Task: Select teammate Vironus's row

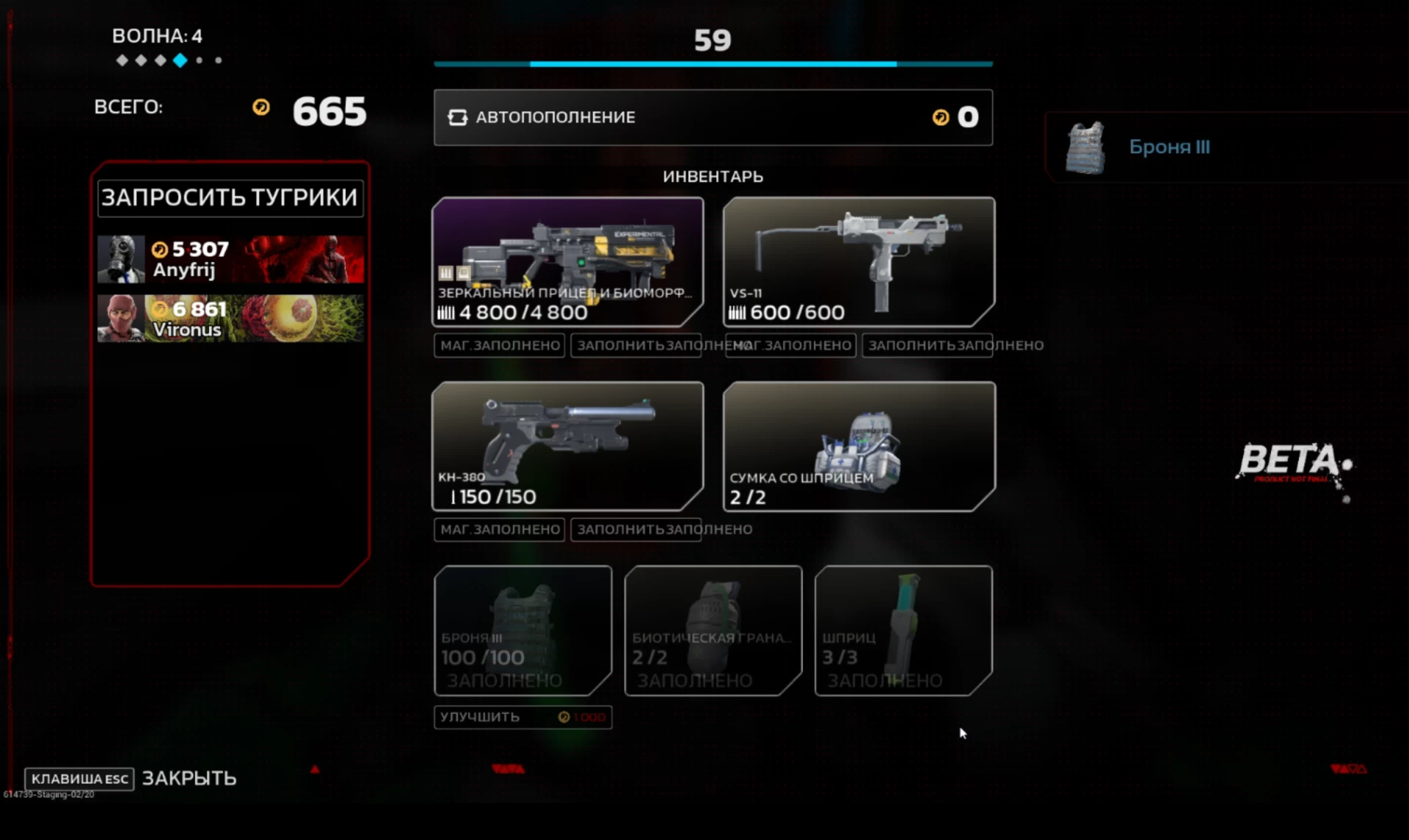Action: 230,318
